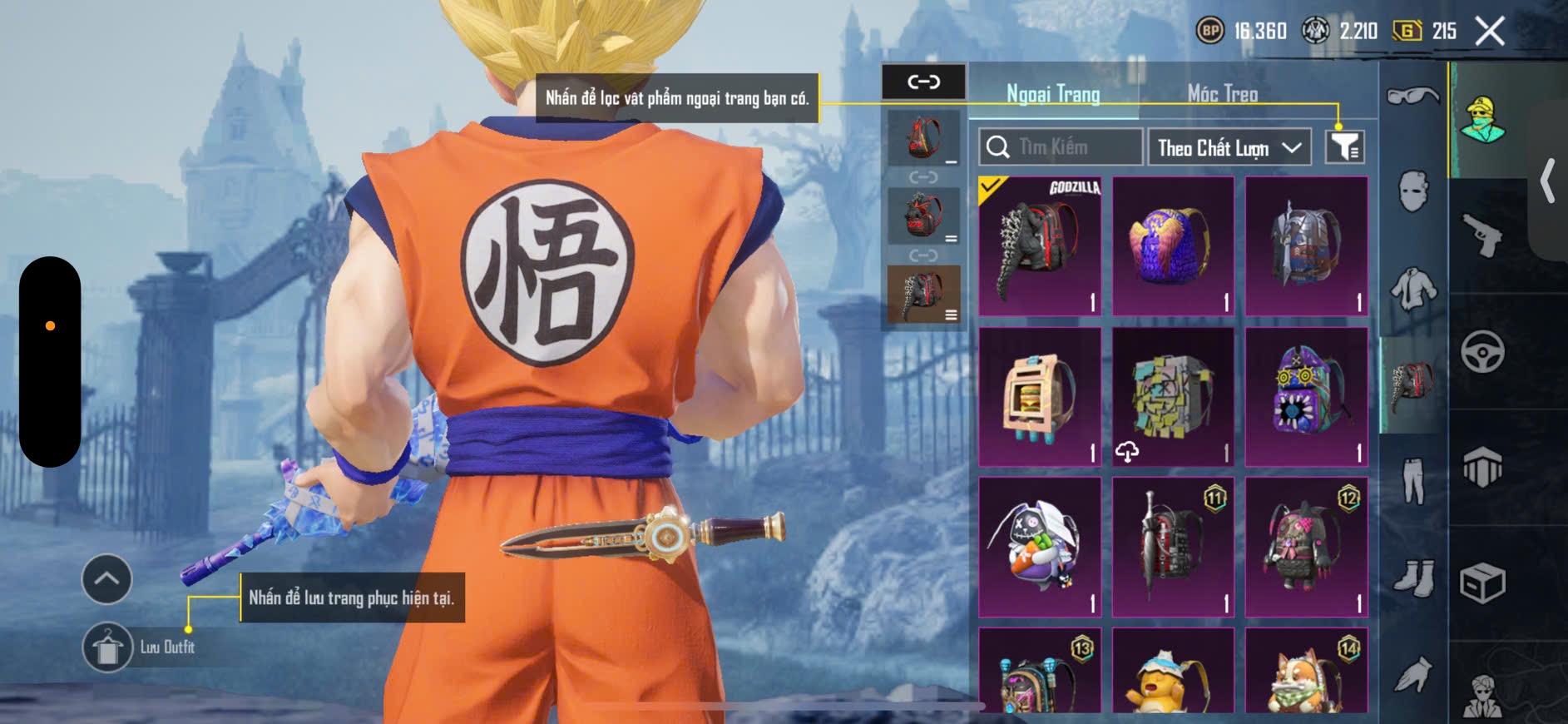Select the purple monster-face backpack skin
Image resolution: width=1568 pixels, height=724 pixels.
point(1306,397)
